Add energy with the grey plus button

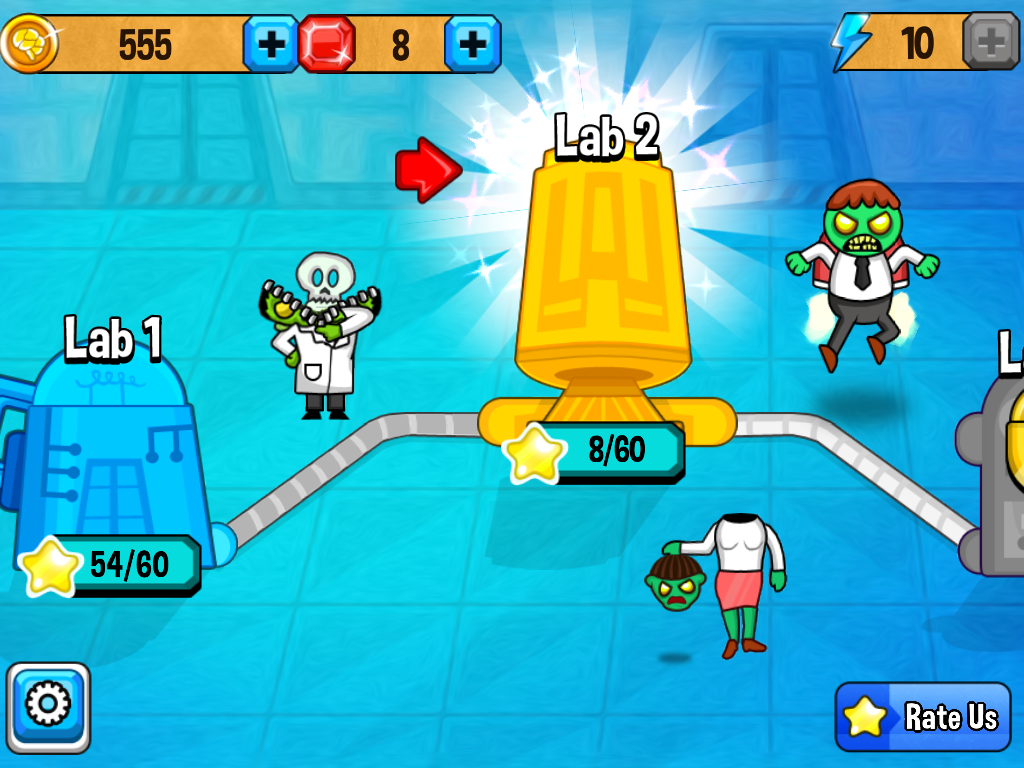(x=990, y=42)
